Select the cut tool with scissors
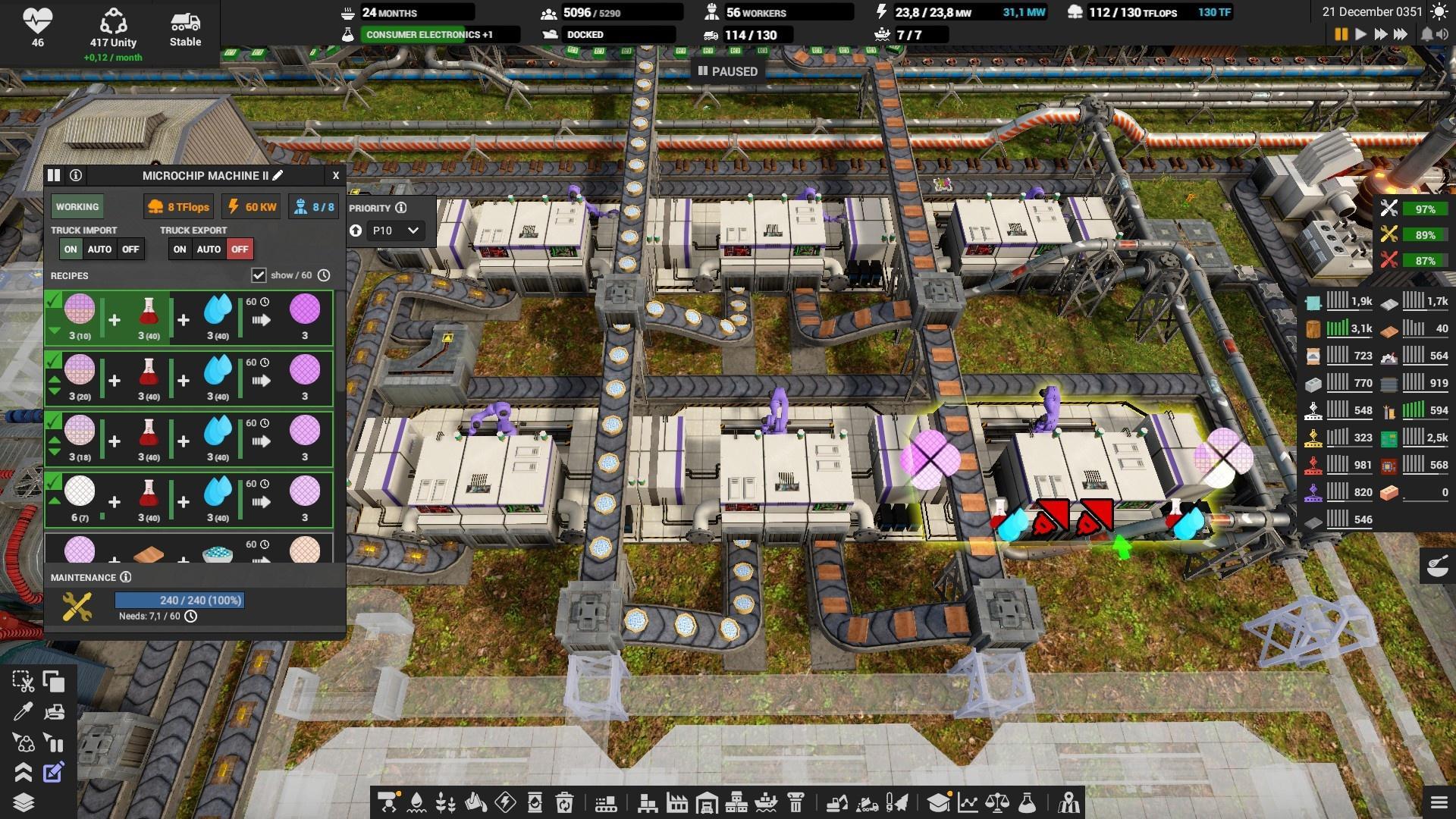This screenshot has height=819, width=1456. [x=23, y=682]
